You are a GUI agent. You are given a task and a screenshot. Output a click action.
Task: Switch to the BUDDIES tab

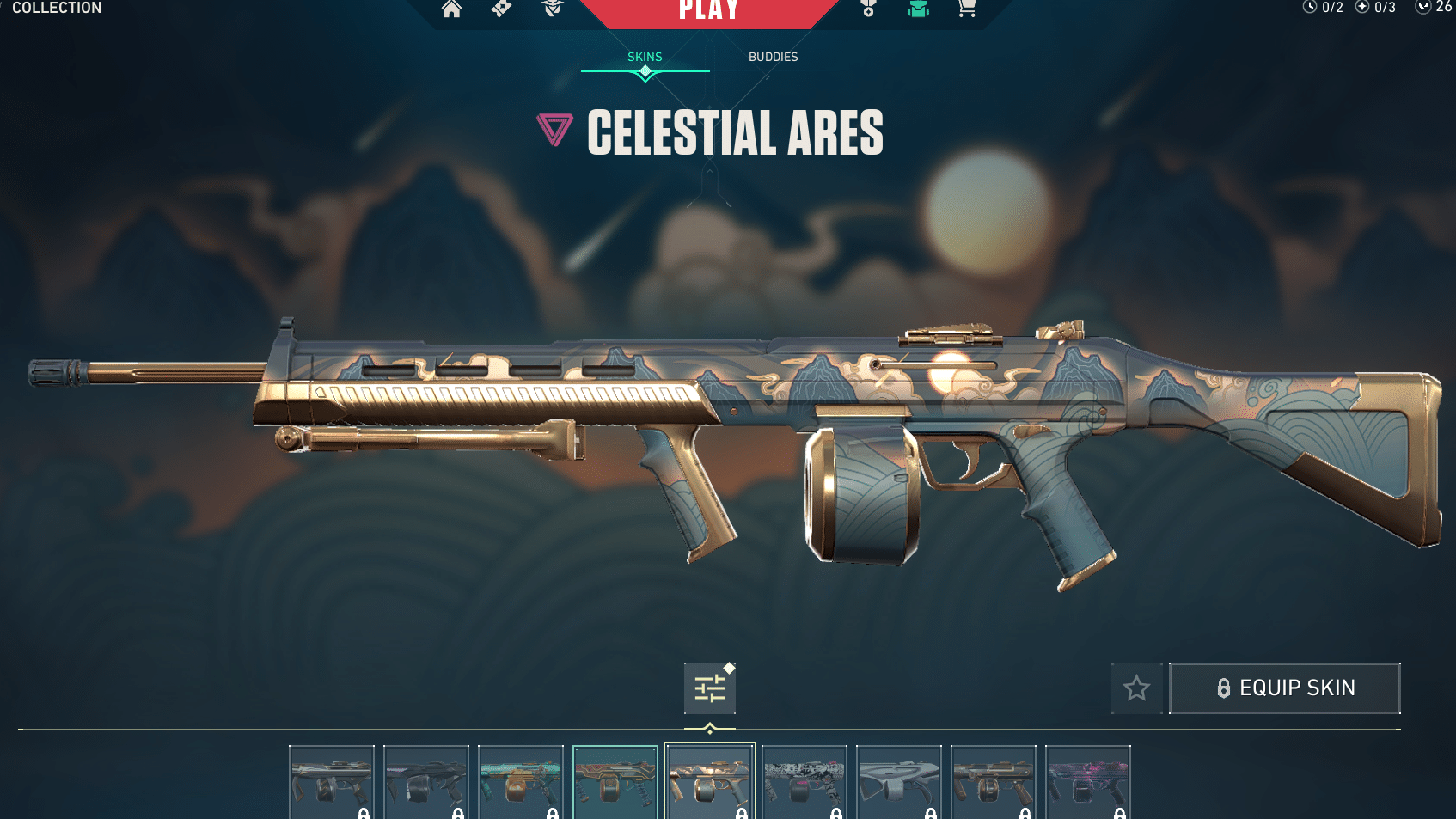774,57
